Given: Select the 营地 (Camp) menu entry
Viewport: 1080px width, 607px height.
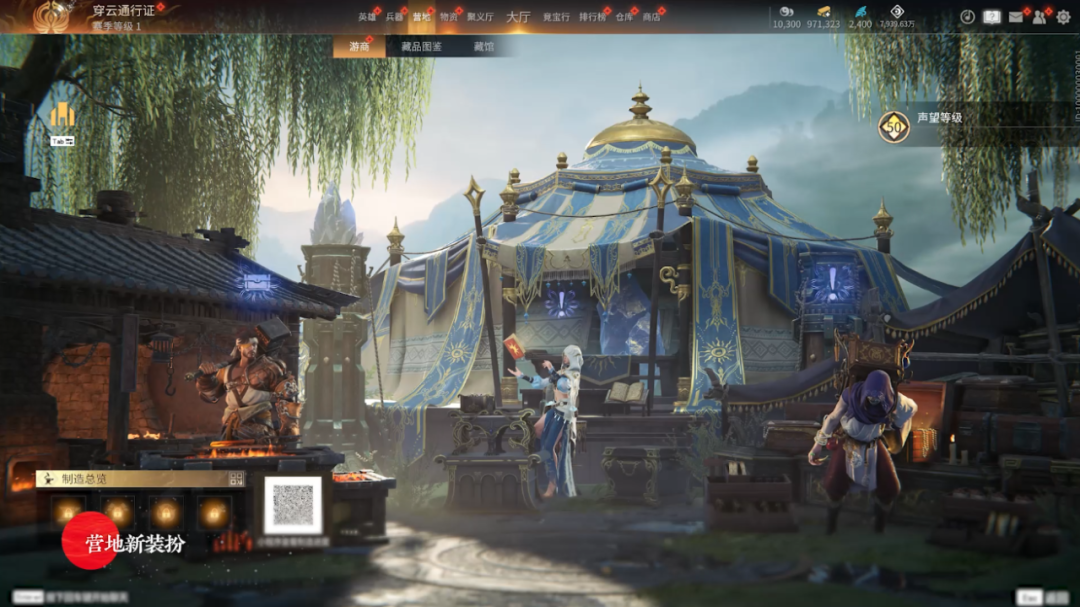Looking at the screenshot, I should pos(421,17).
